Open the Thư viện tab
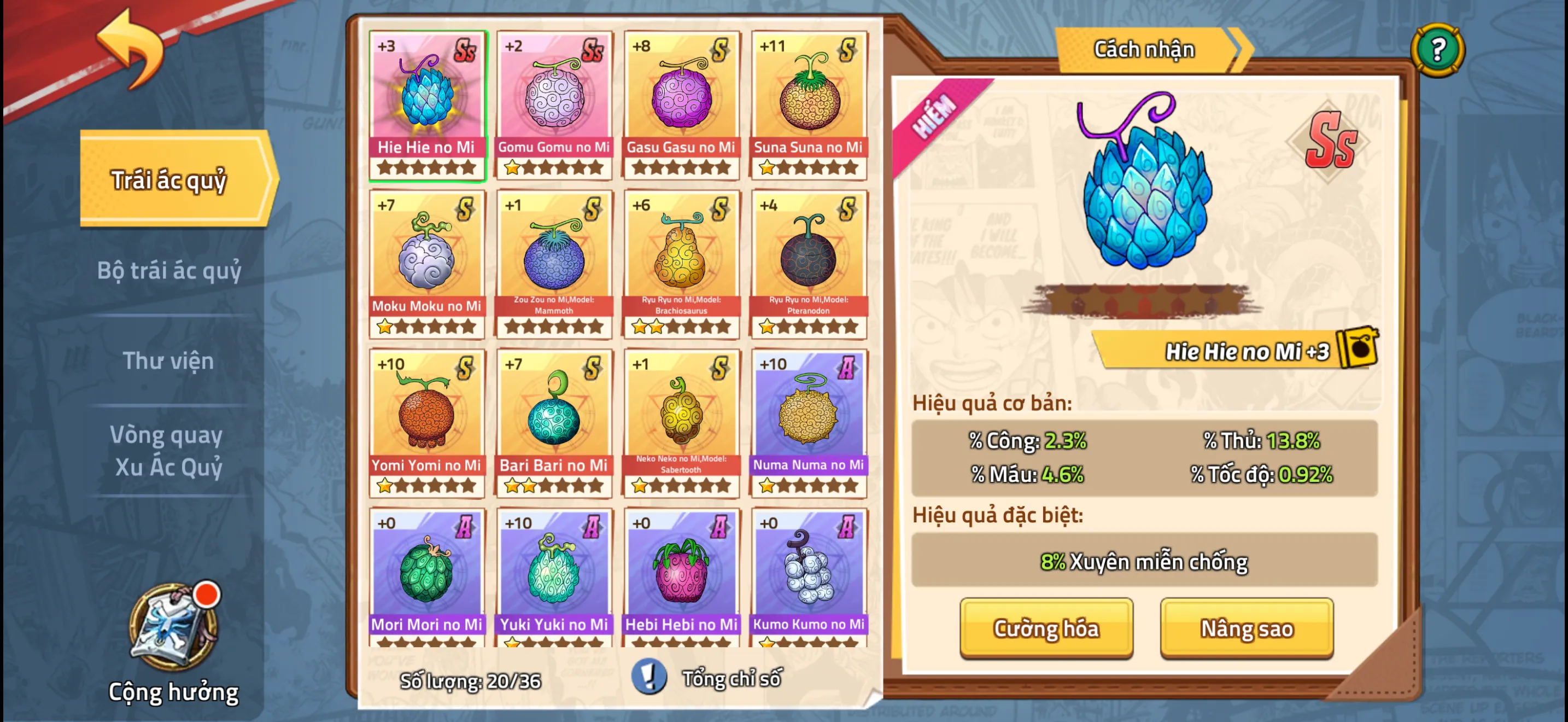This screenshot has height=722, width=1568. [x=168, y=360]
